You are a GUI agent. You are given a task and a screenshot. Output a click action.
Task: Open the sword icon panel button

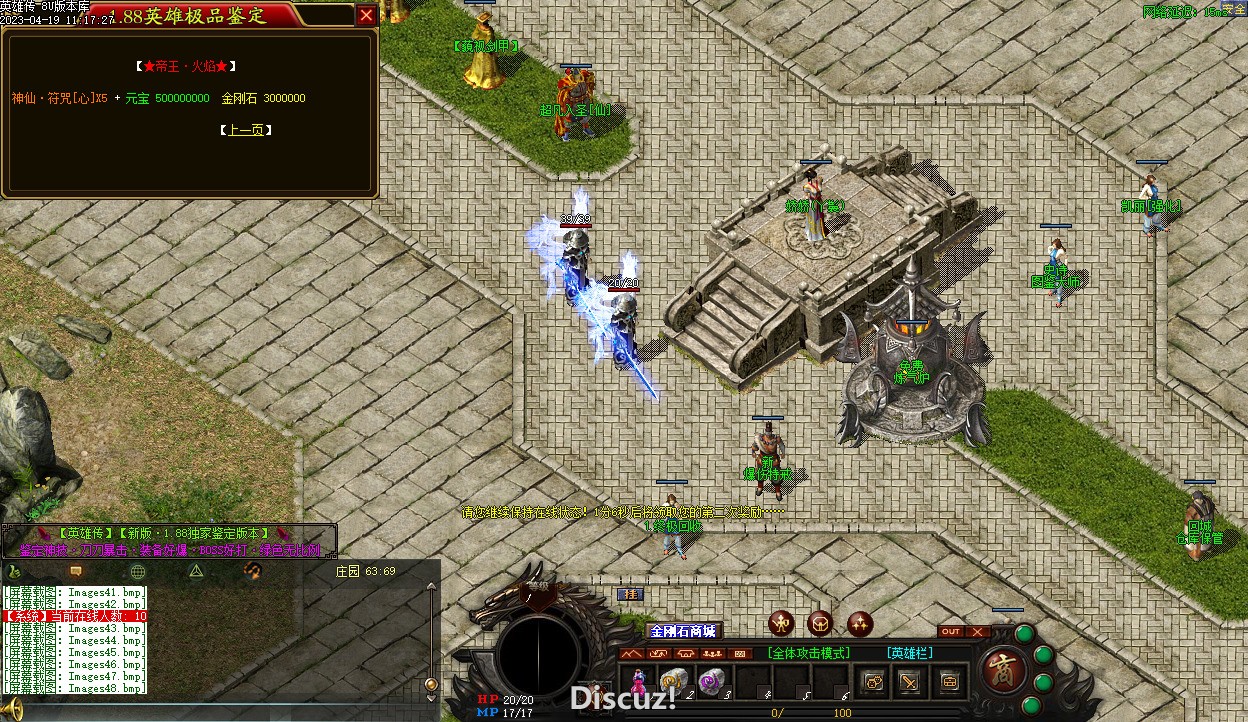(910, 681)
